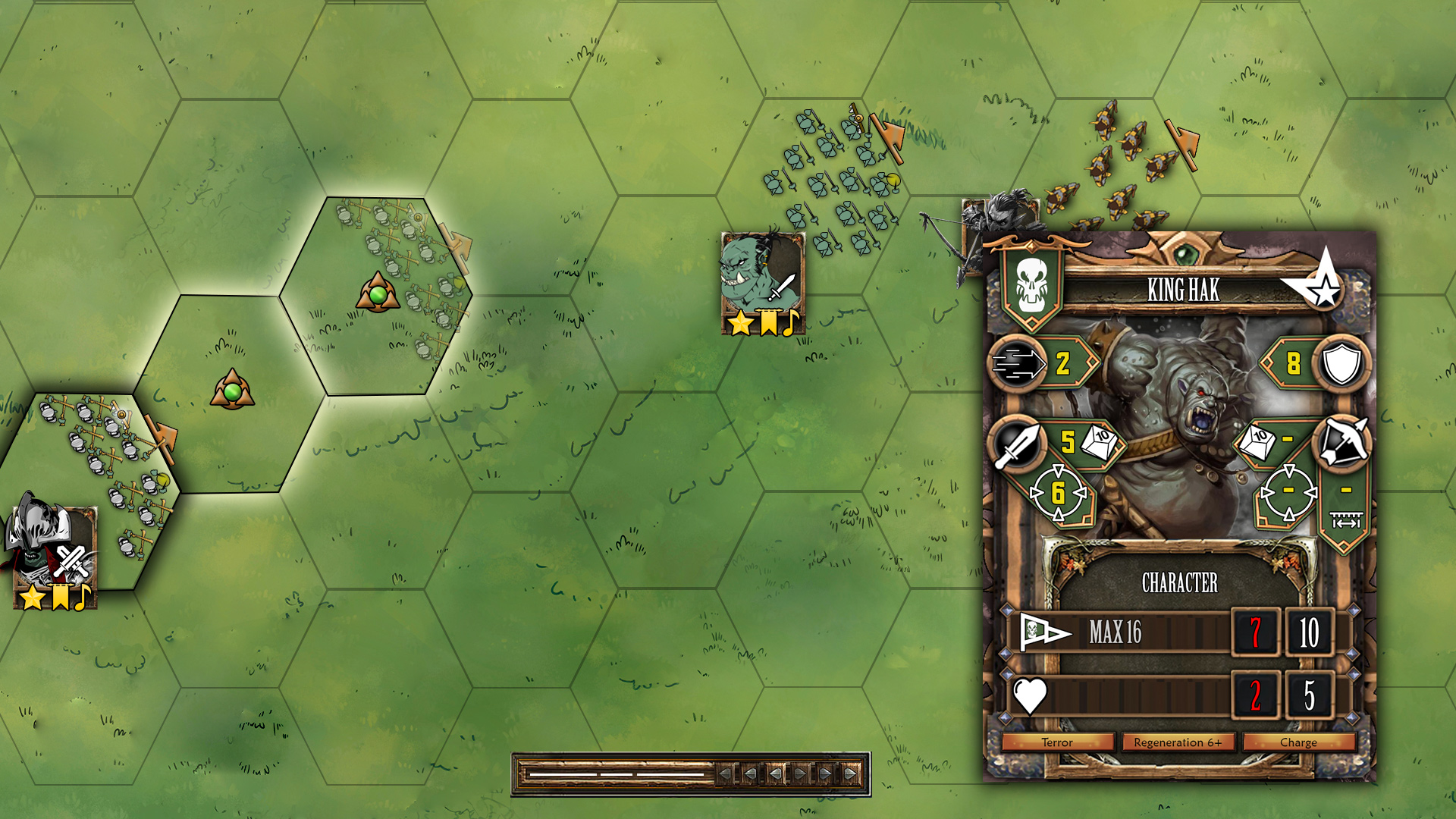Activate the Charge ability button
This screenshot has height=819, width=1456.
[1298, 742]
